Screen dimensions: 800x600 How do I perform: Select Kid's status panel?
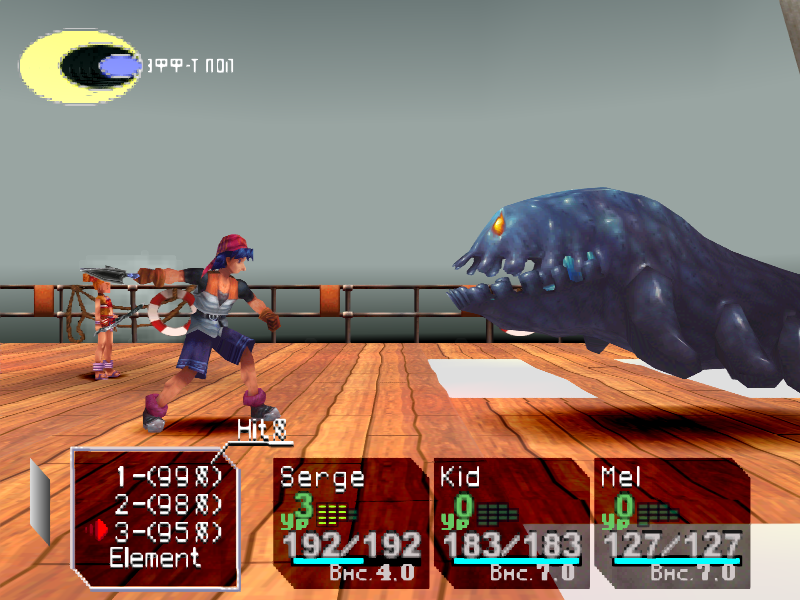[x=510, y=522]
